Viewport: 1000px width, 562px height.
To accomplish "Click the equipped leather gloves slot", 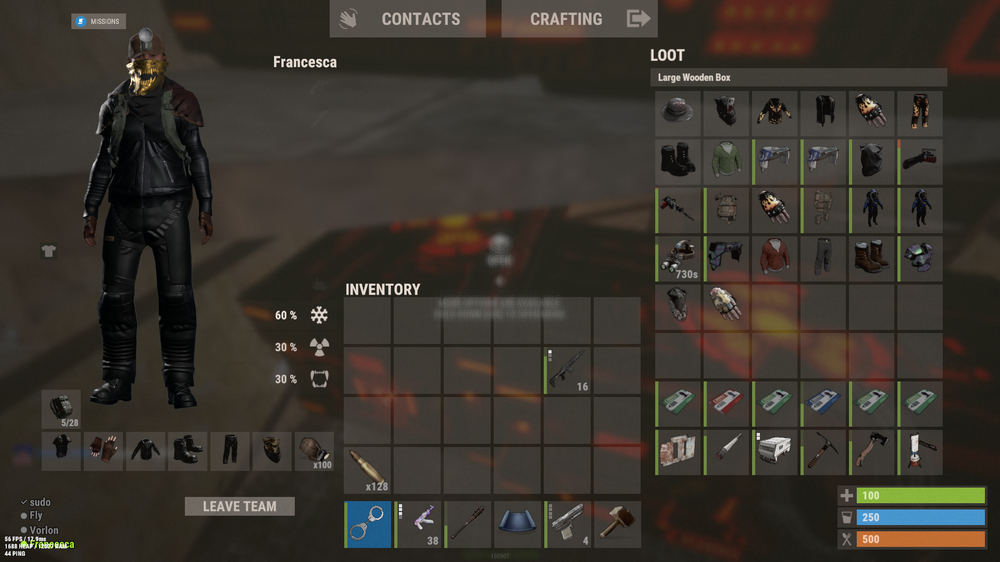I will 103,451.
